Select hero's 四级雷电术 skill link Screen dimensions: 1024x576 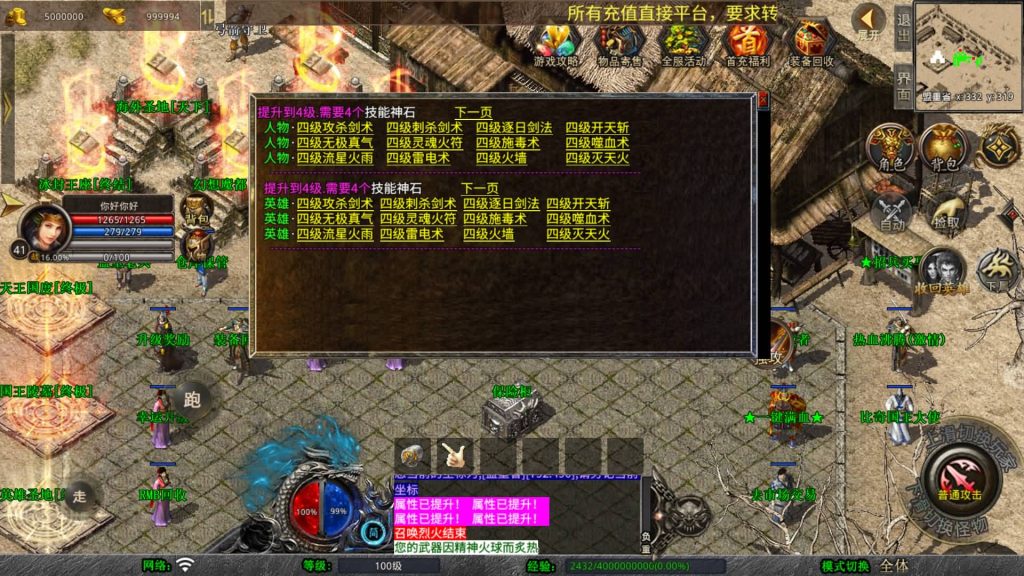pyautogui.click(x=411, y=234)
